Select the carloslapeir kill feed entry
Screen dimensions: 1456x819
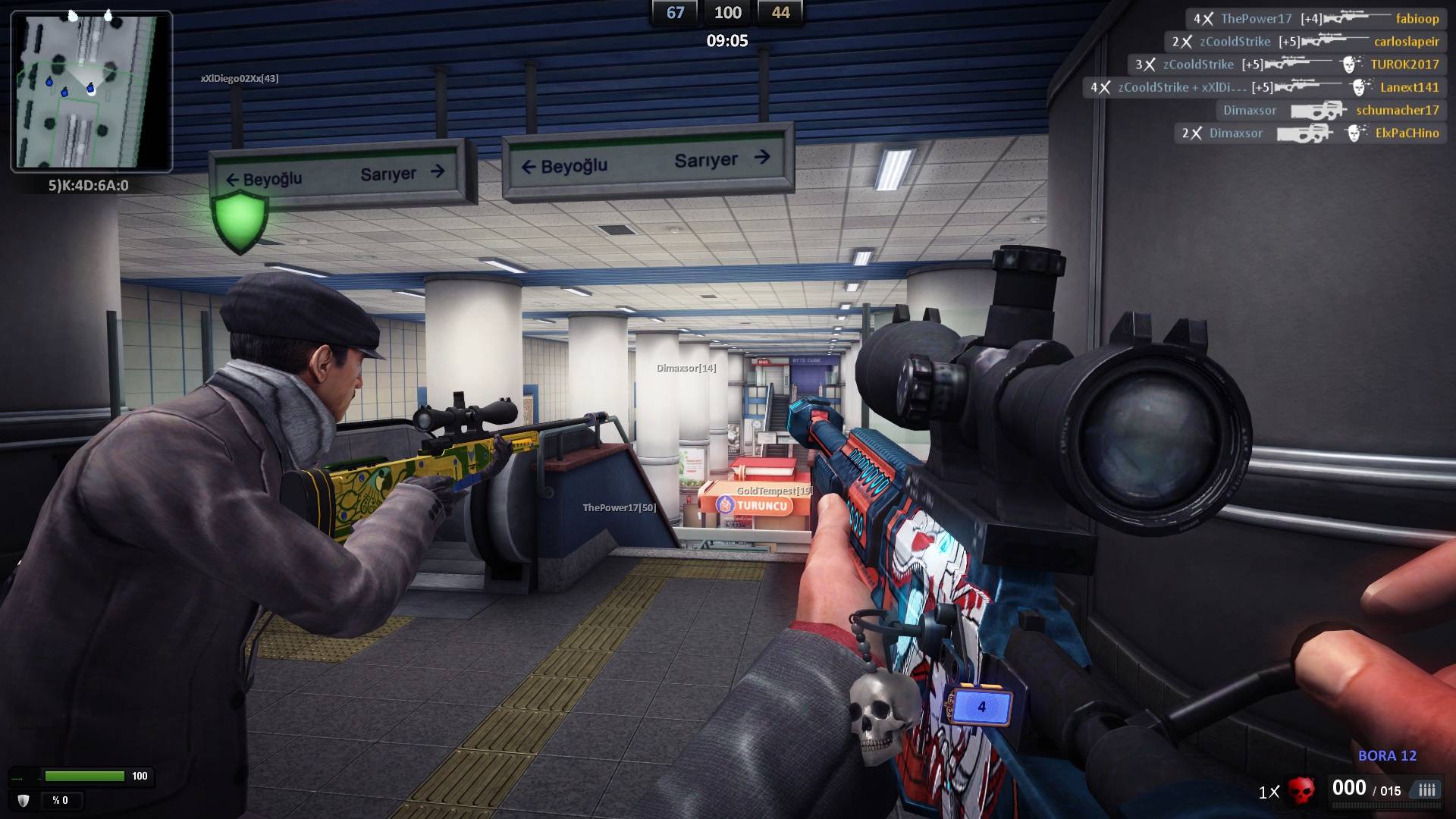click(x=1304, y=42)
